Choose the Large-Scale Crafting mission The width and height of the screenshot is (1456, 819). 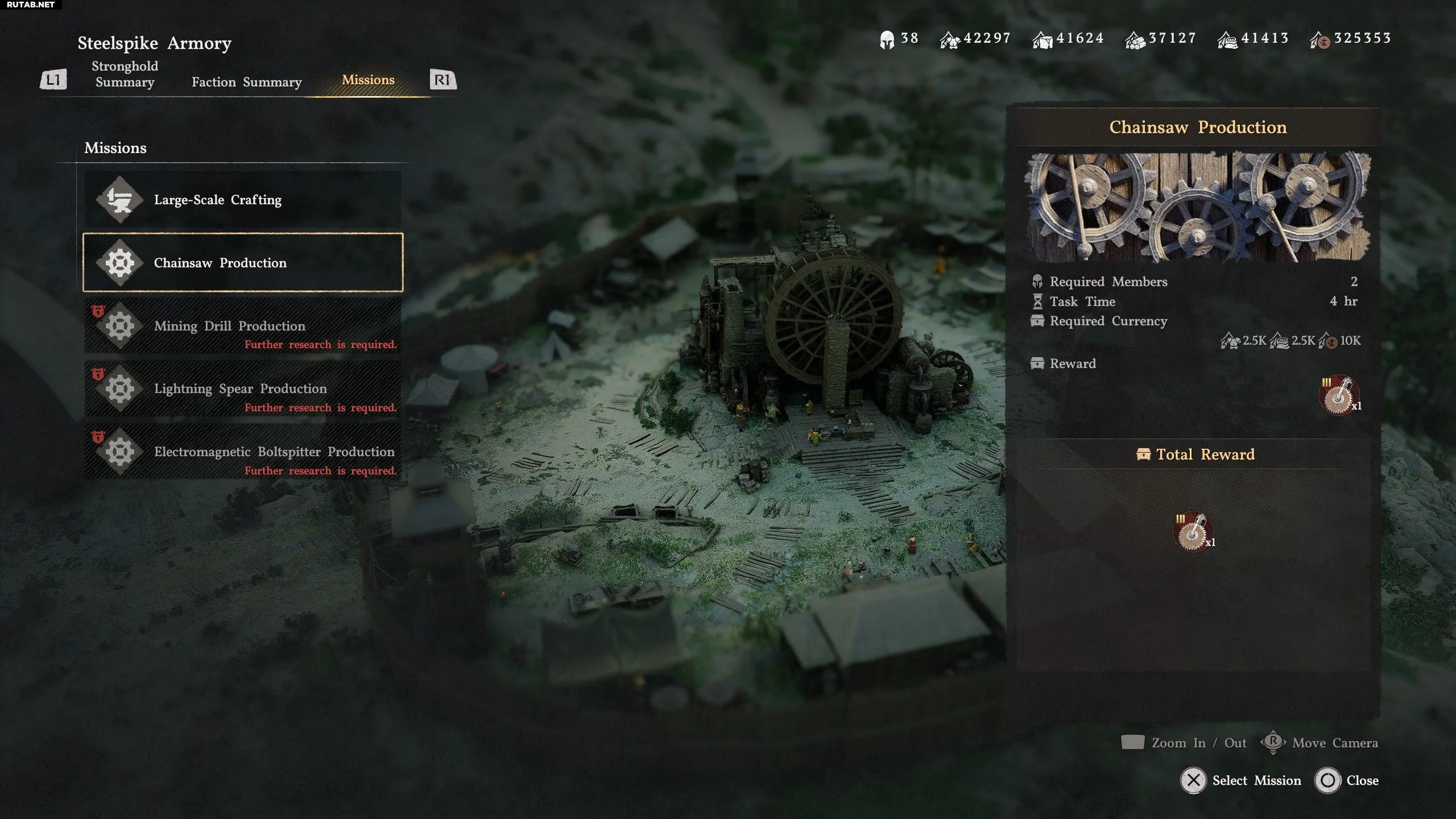point(243,200)
